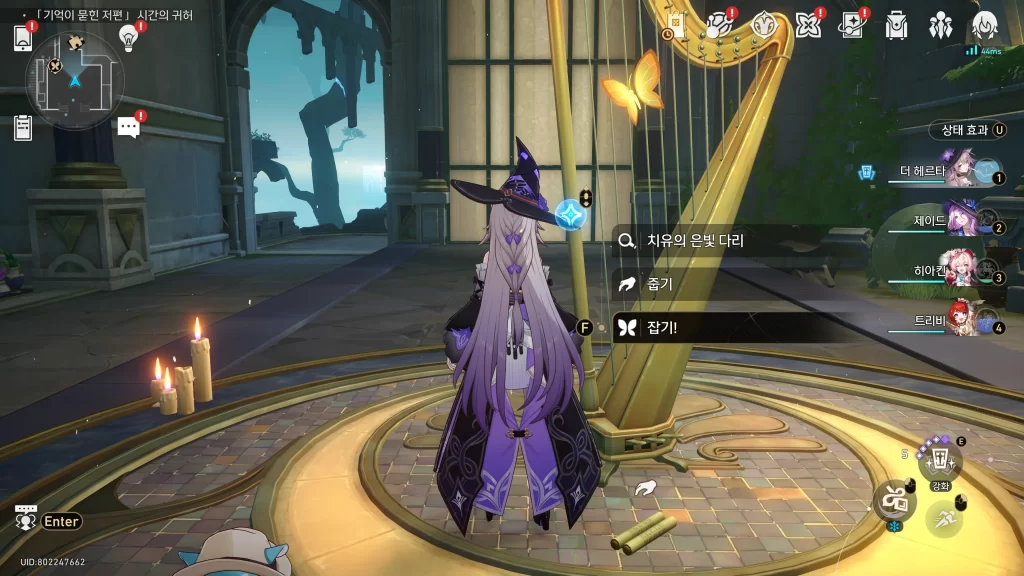The width and height of the screenshot is (1024, 576).
Task: Open the backpack inventory icon
Action: point(896,24)
